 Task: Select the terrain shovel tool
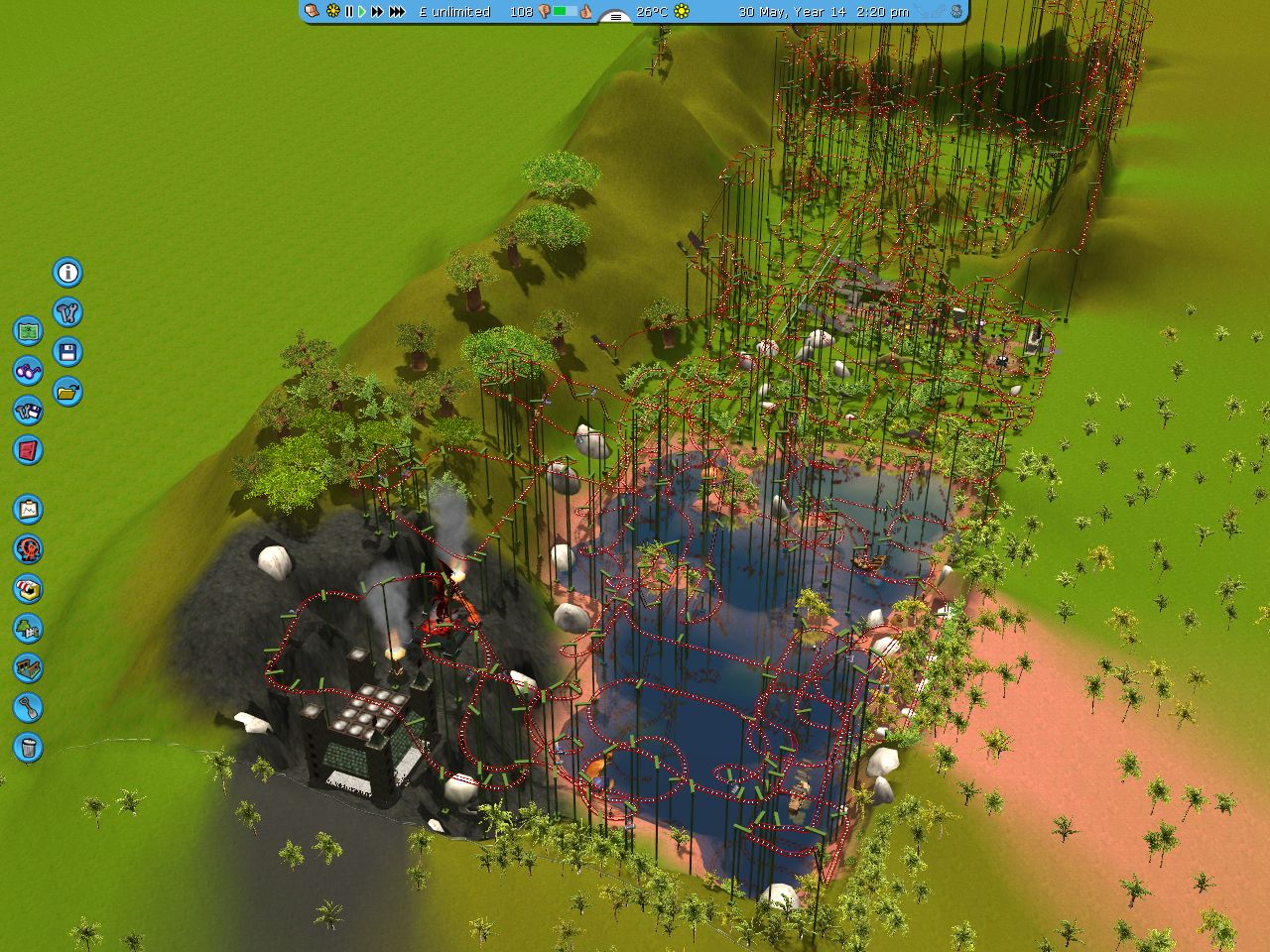coord(28,707)
